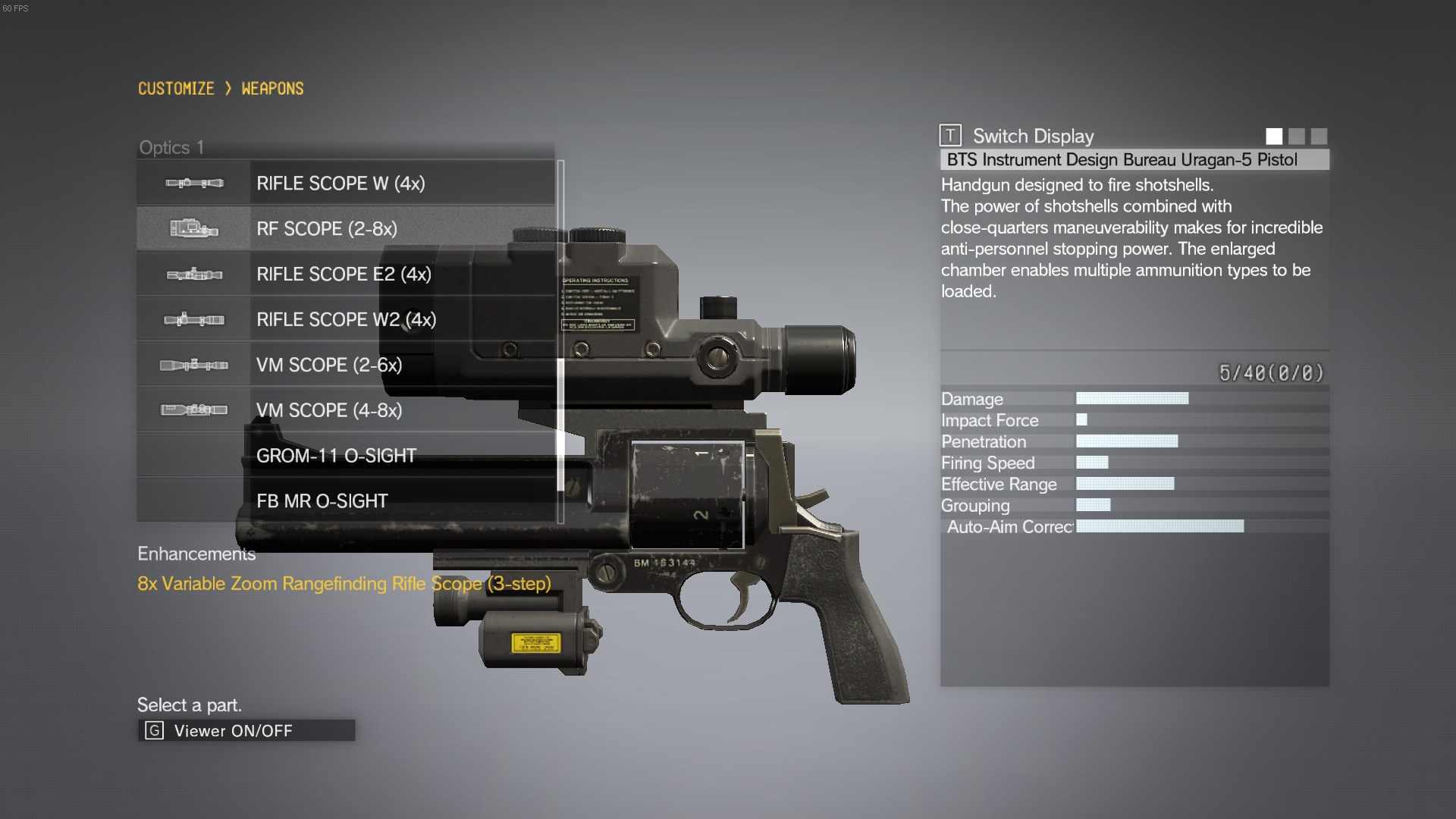Select the GROM-11 O-SIGHT optic

coord(345,456)
